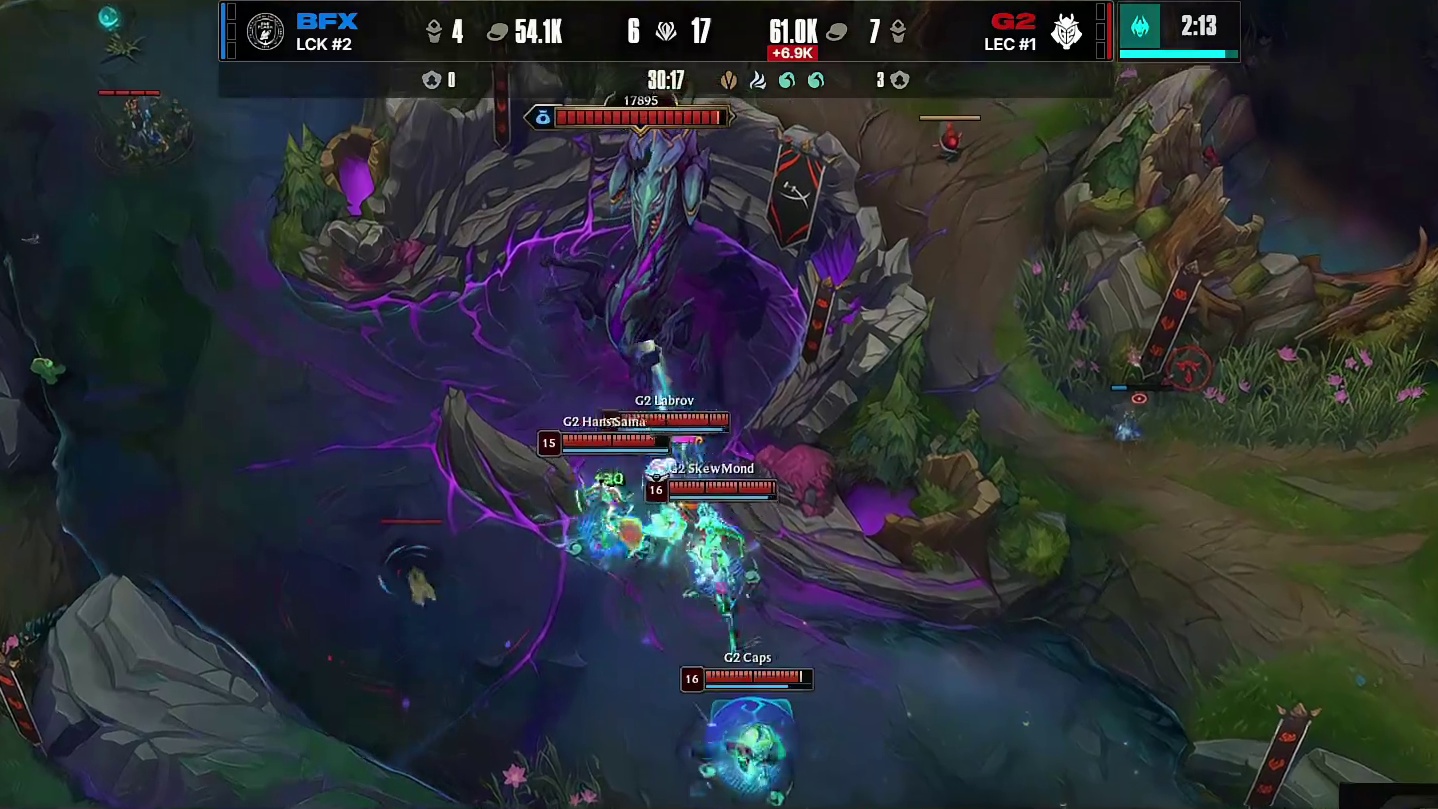This screenshot has height=809, width=1438.
Task: Select the kills icon between team scores
Action: click(666, 32)
